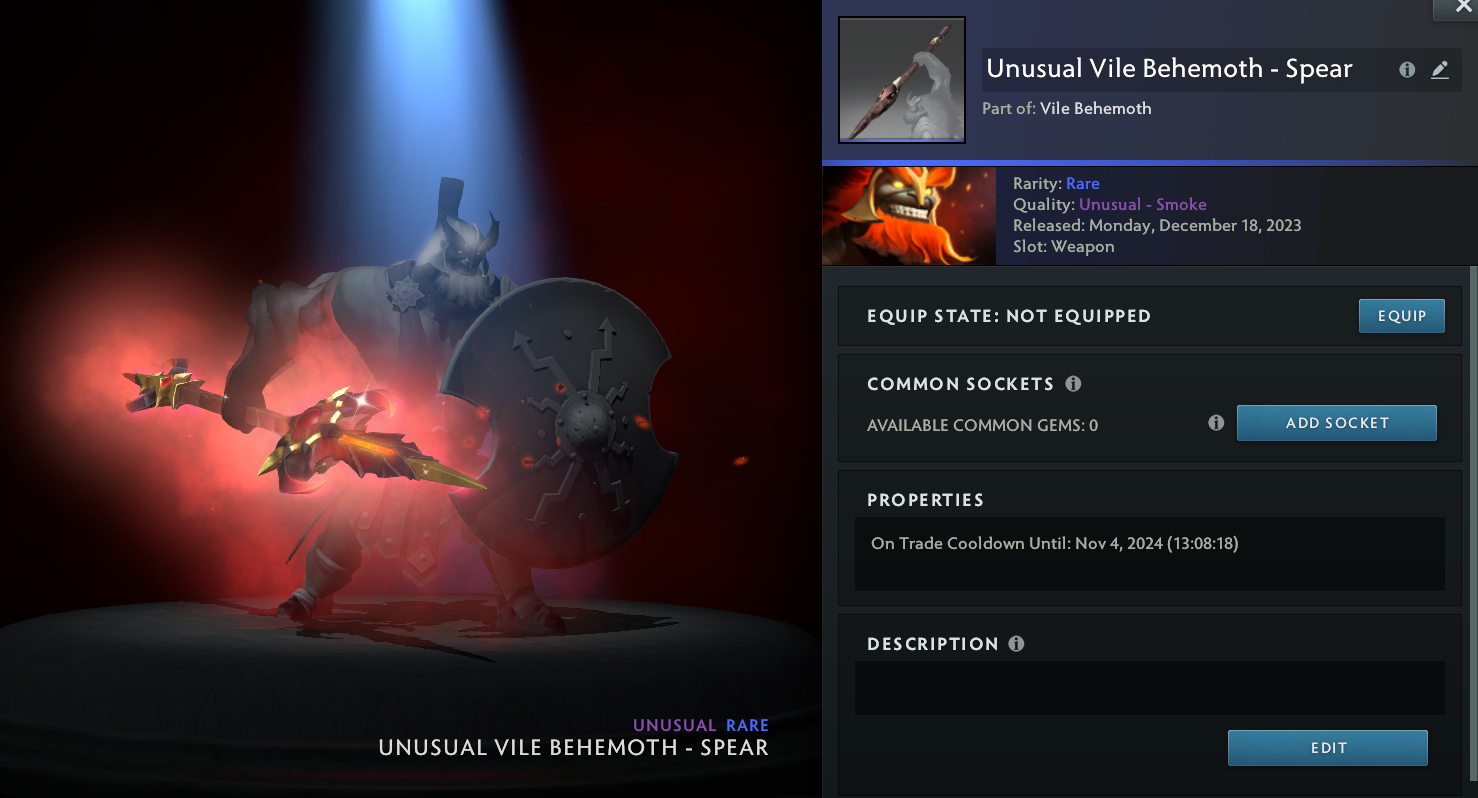
Task: Click the empty description text box
Action: pos(1149,687)
